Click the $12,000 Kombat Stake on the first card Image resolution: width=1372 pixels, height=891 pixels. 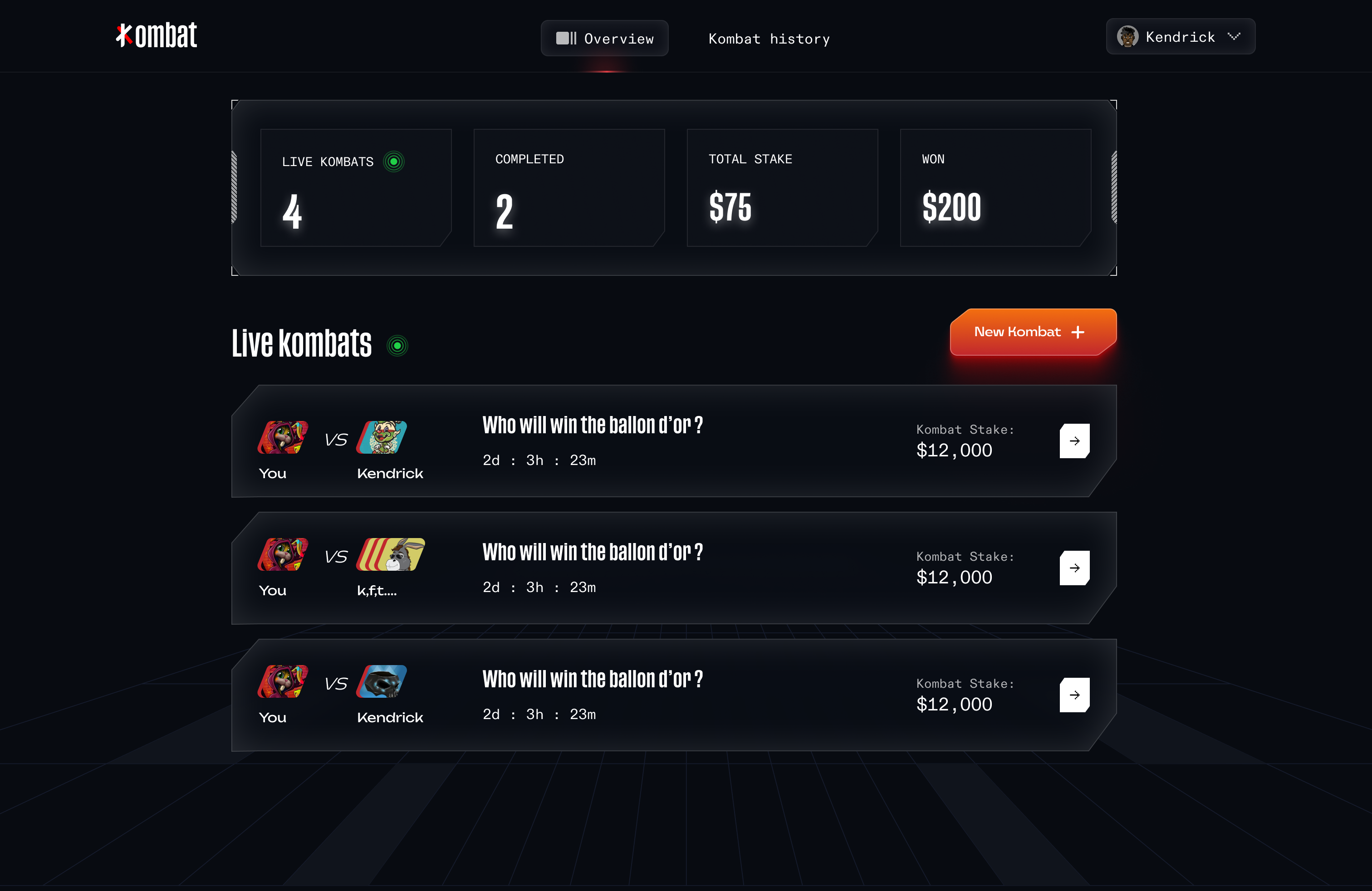(x=954, y=450)
